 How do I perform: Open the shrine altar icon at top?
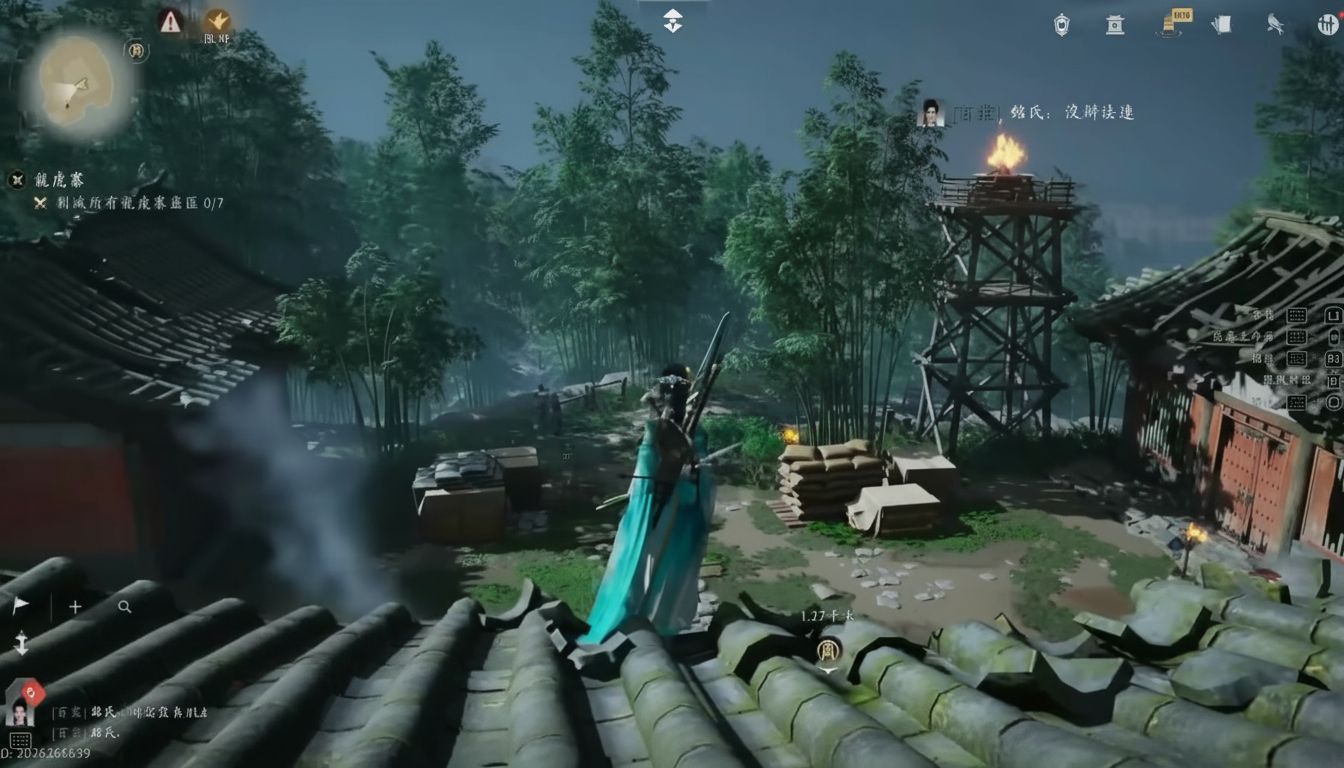(1113, 25)
